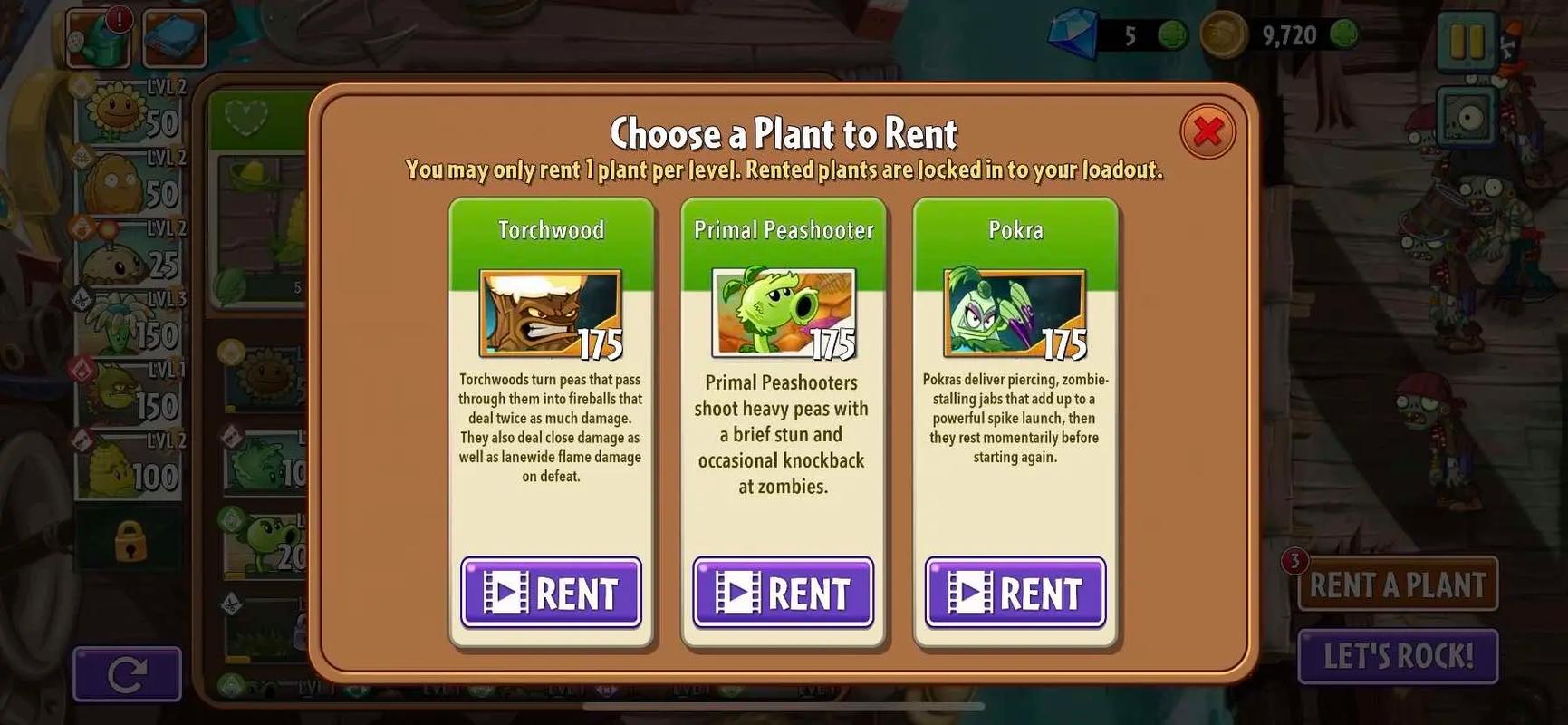
Task: Select the Sunflower seed packet
Action: (x=132, y=112)
